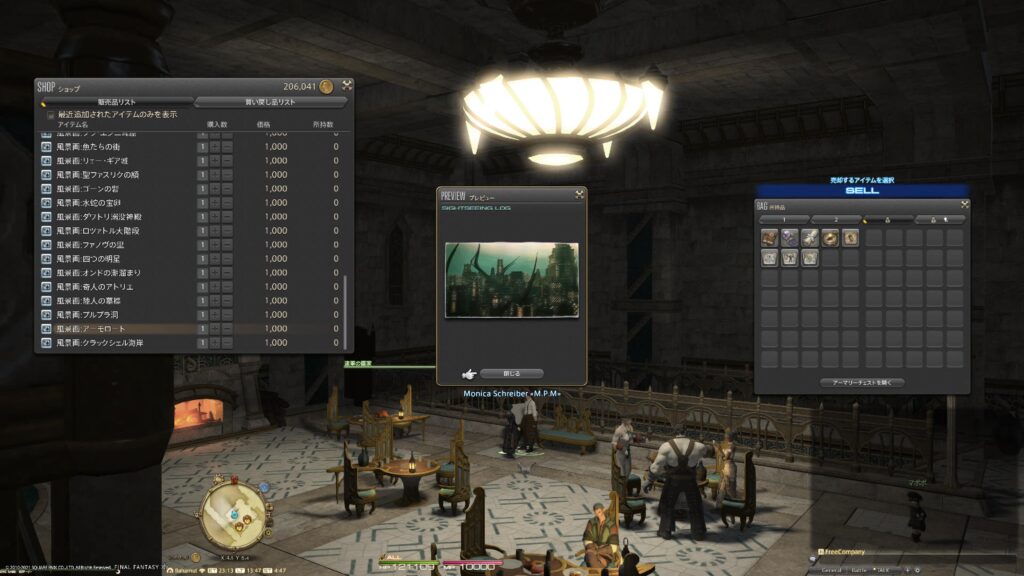
Task: Click the 閉じる button in the preview
Action: coord(511,373)
